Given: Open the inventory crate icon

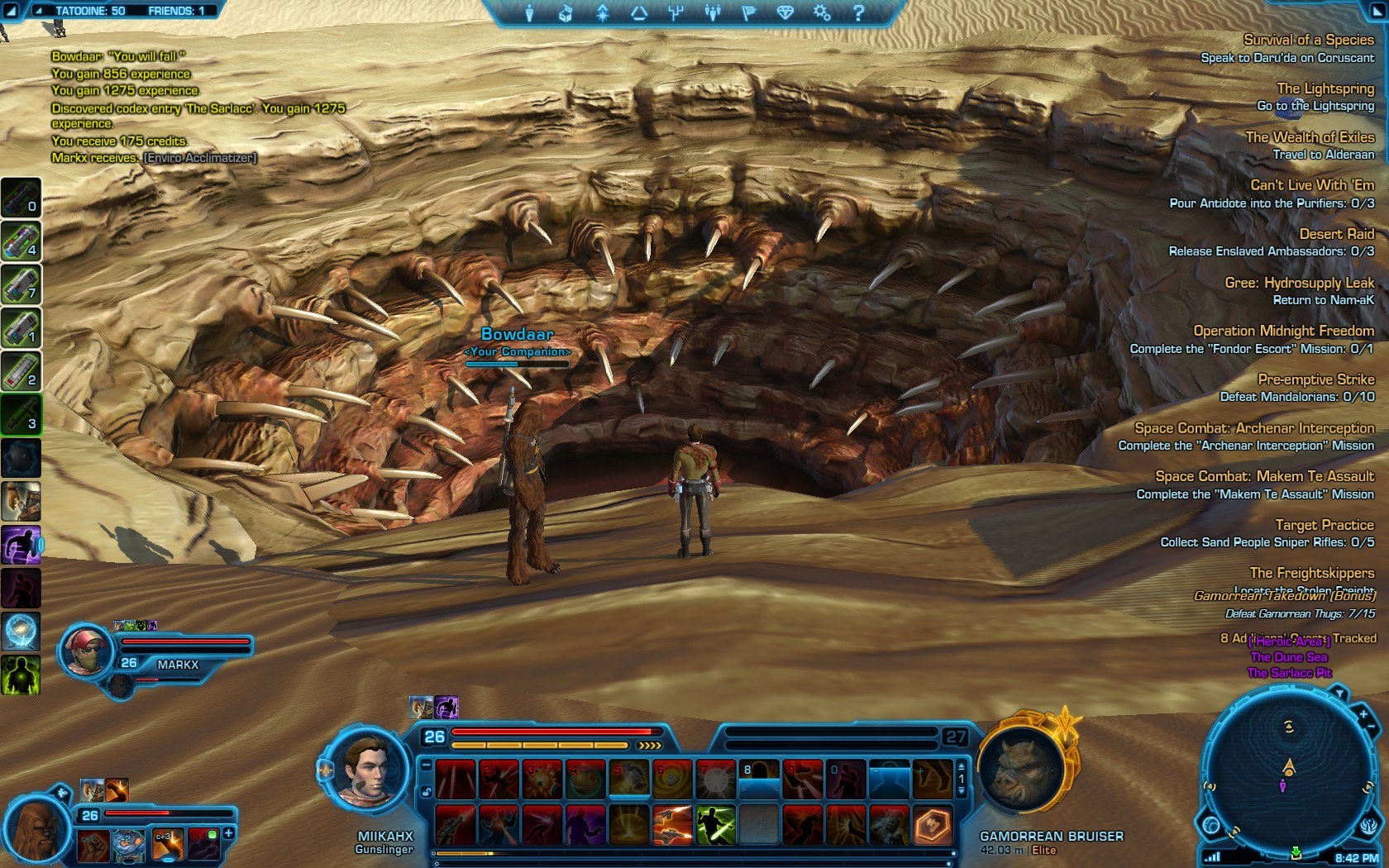Looking at the screenshot, I should pos(564,11).
